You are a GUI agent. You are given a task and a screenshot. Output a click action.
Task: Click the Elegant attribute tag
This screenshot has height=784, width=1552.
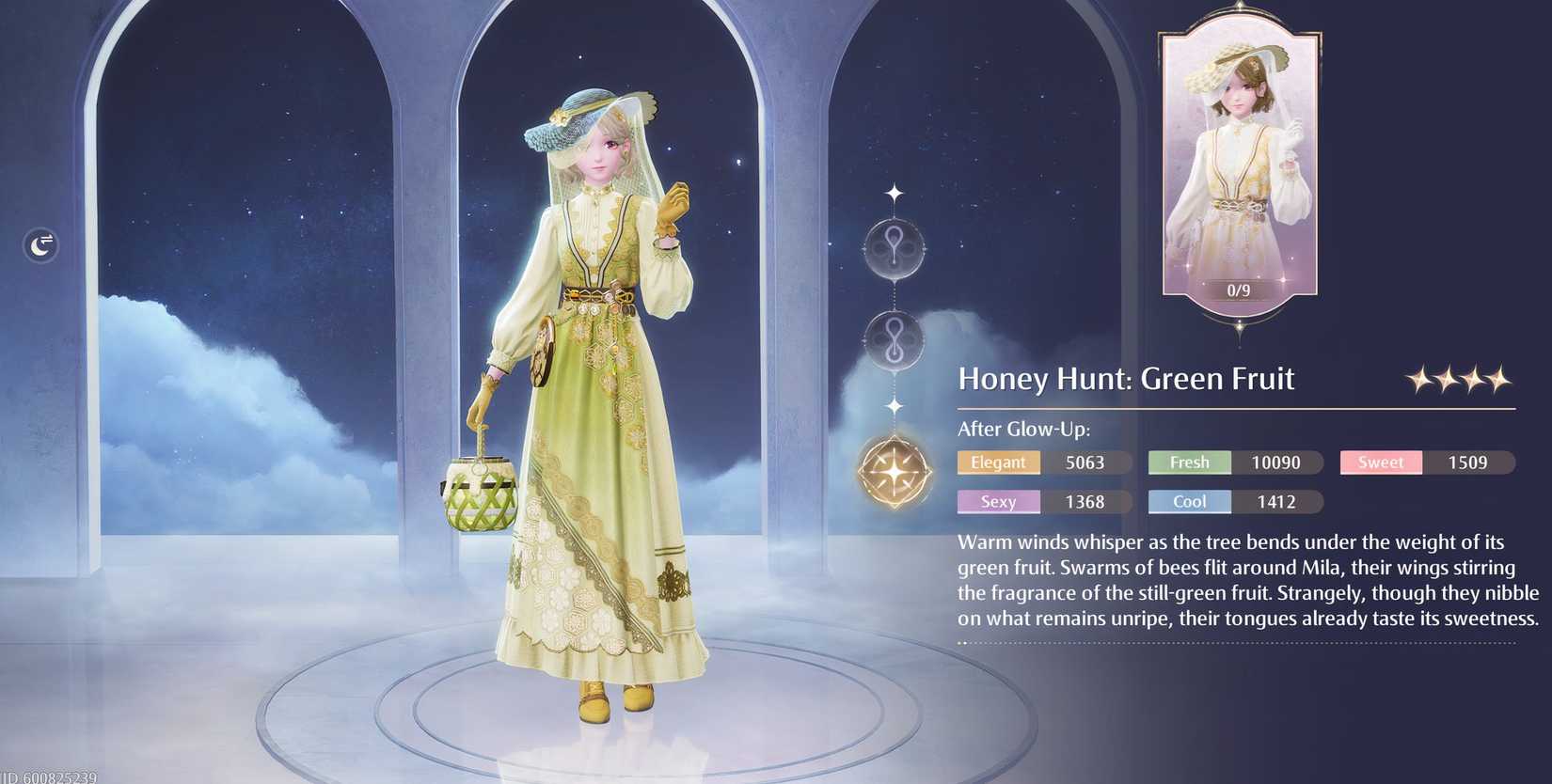(x=999, y=463)
